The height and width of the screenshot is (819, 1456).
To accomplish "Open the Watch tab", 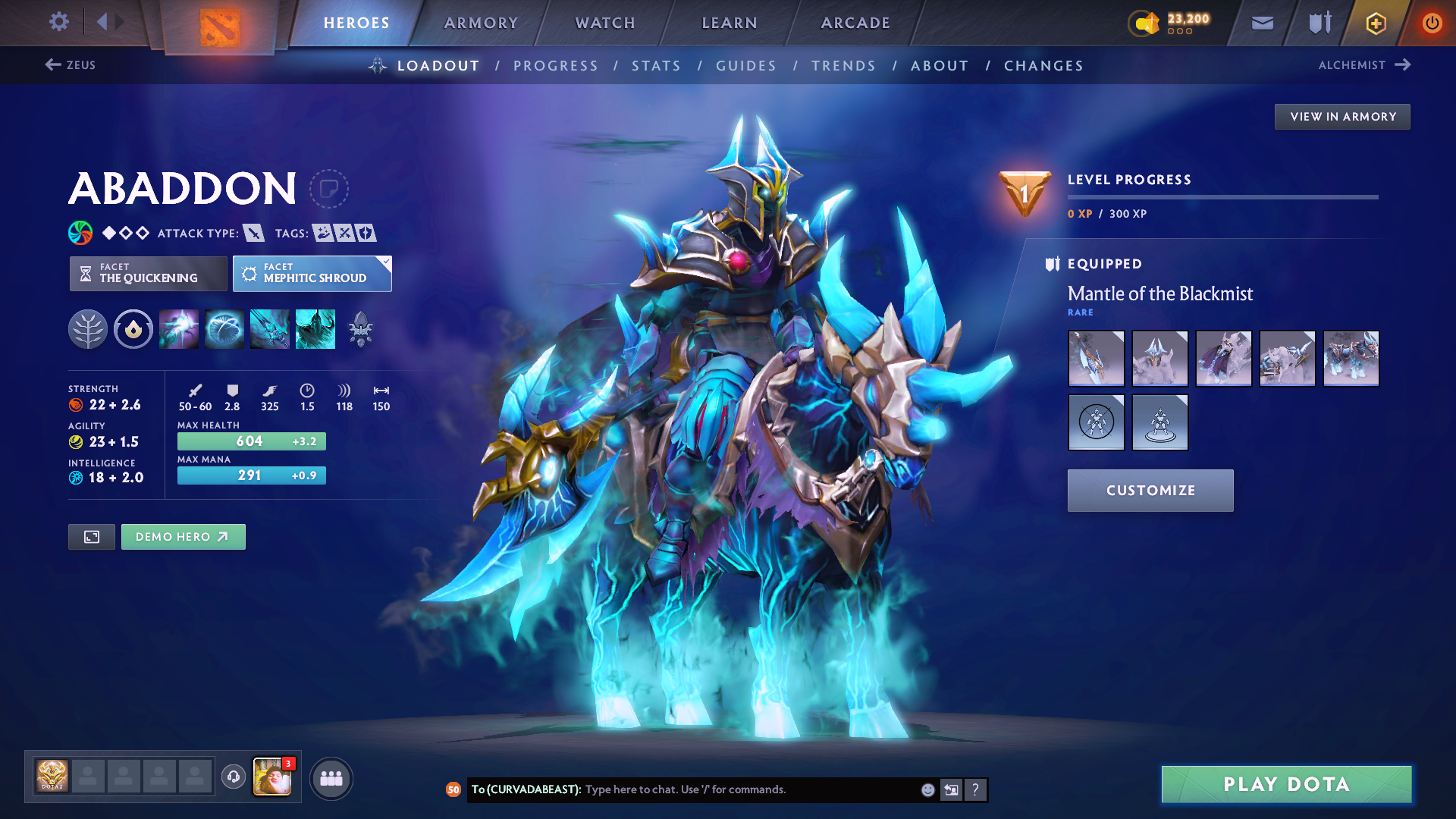I will point(605,23).
